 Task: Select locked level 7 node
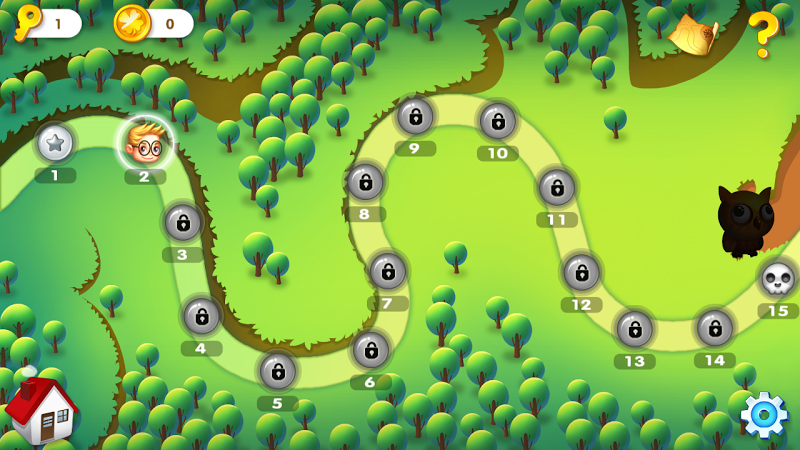click(387, 271)
